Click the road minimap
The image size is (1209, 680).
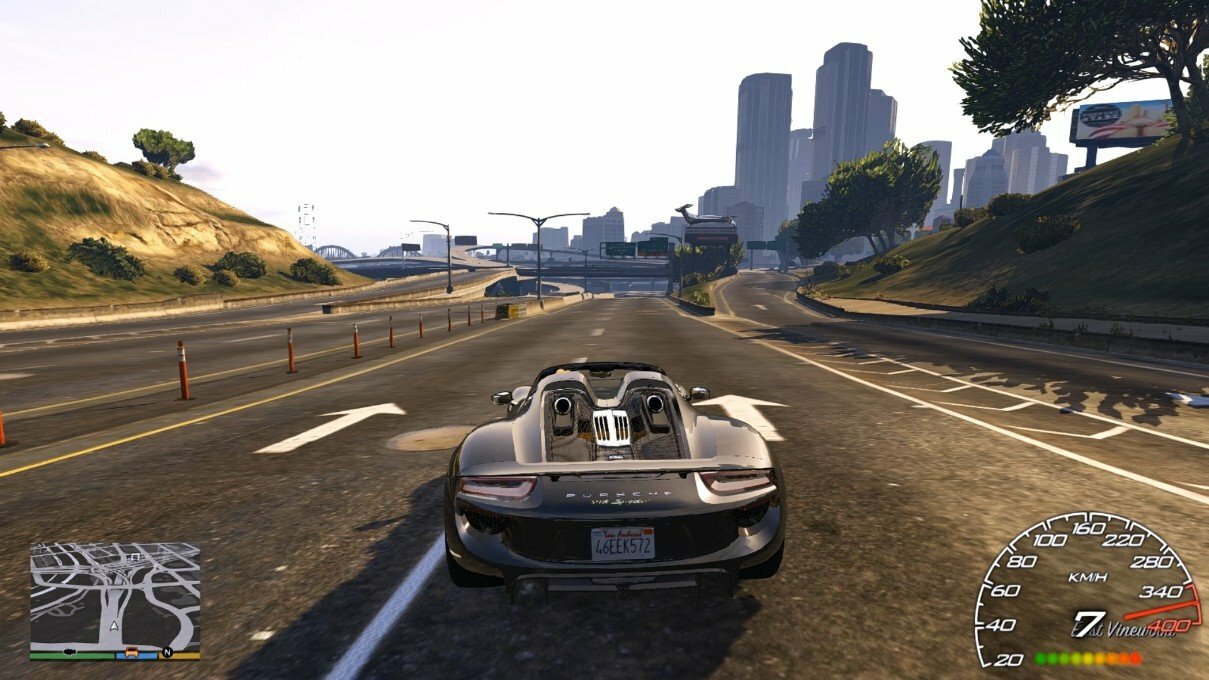(x=114, y=590)
